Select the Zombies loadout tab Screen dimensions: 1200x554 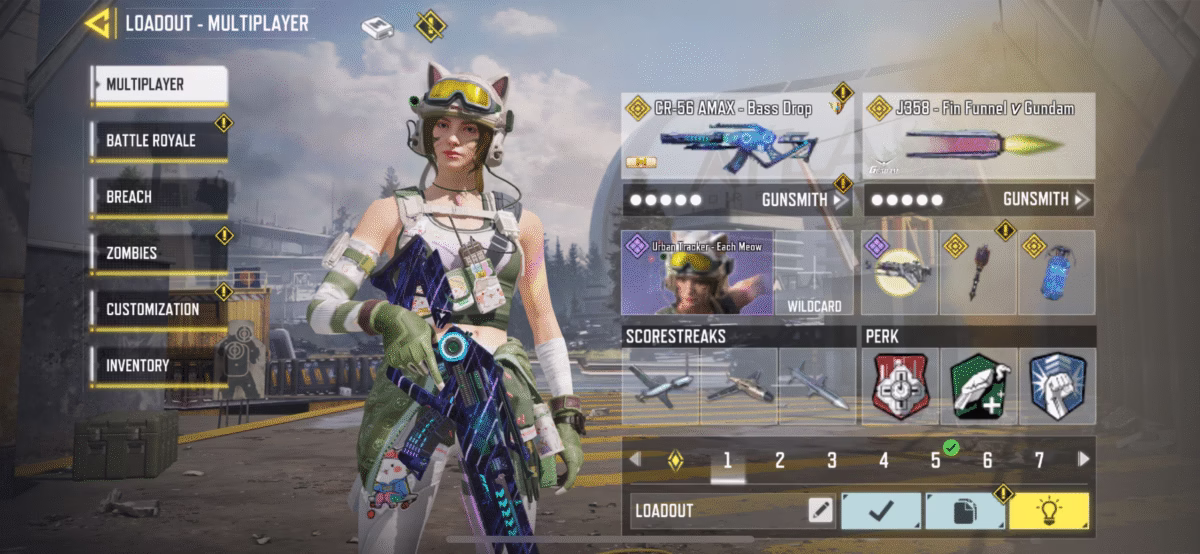coord(158,253)
